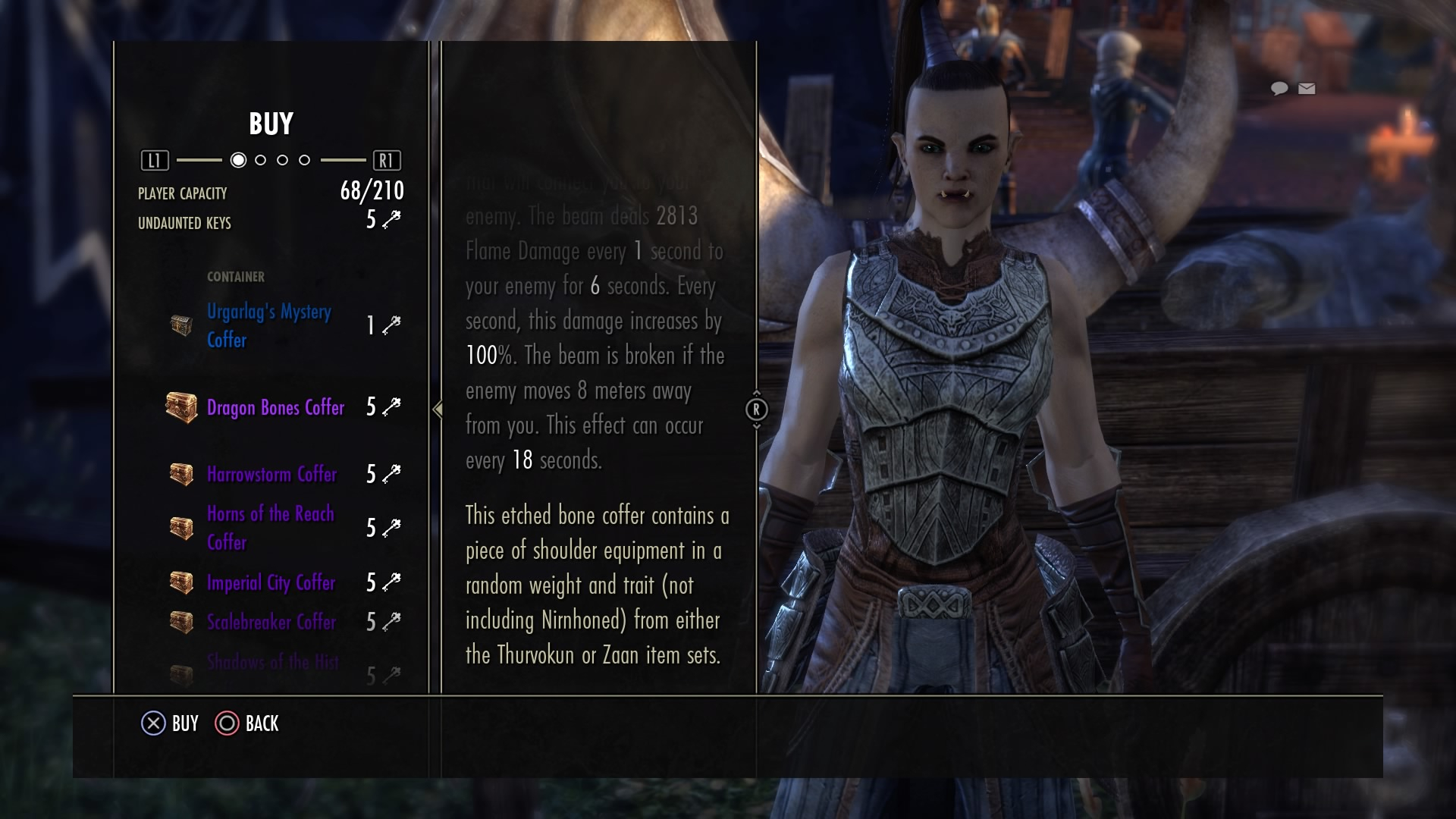Select the Harrowstorm Coffer

point(271,474)
